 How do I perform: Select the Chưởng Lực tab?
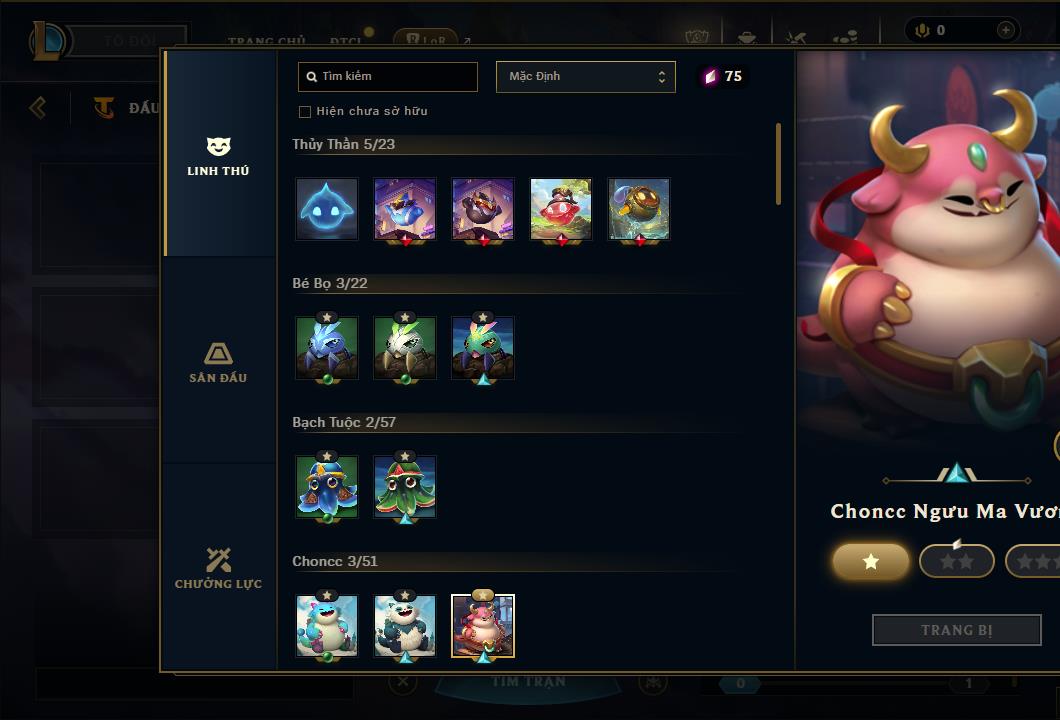tap(218, 569)
